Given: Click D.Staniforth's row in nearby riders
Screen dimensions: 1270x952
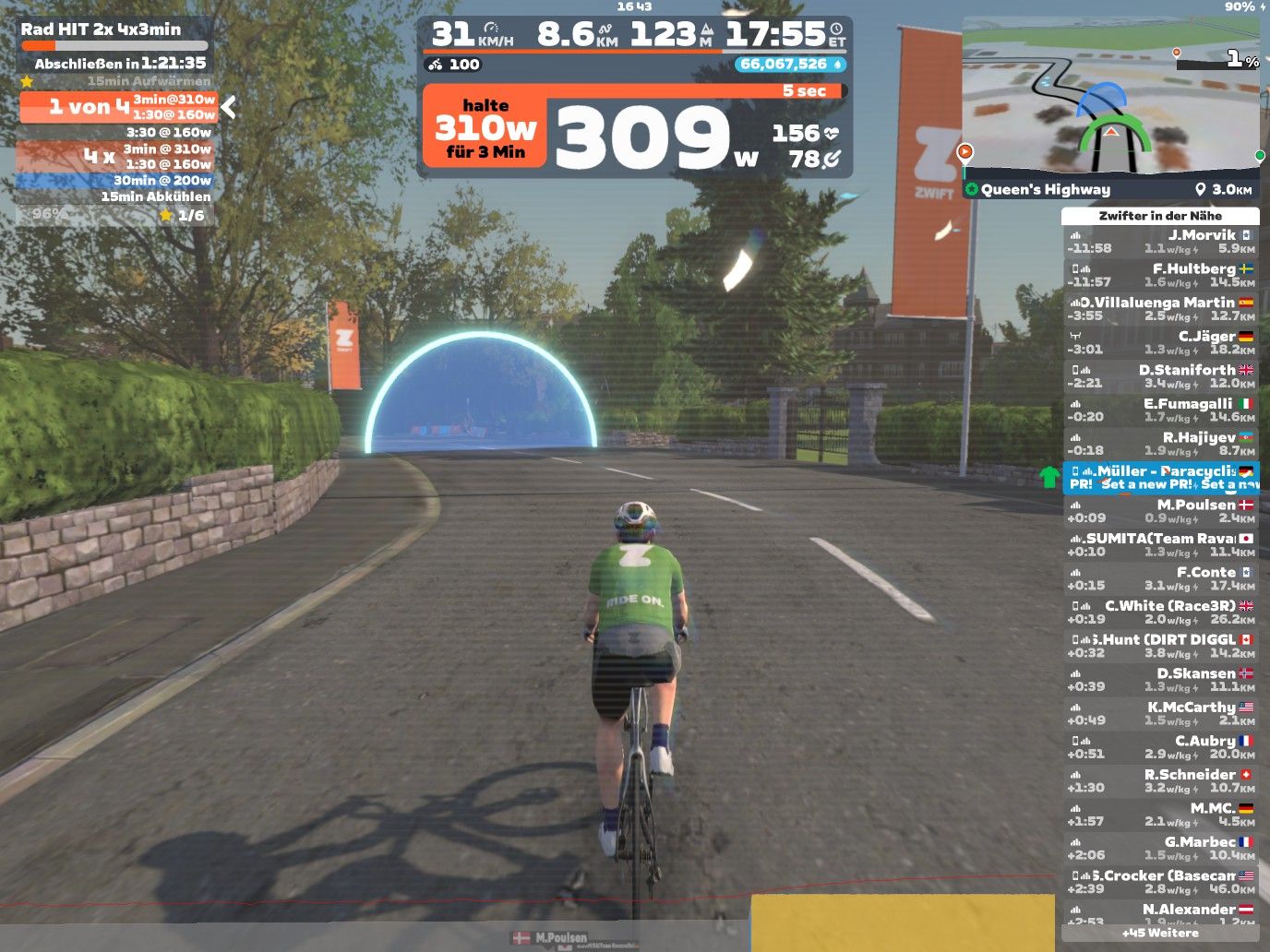Looking at the screenshot, I should tap(1160, 376).
